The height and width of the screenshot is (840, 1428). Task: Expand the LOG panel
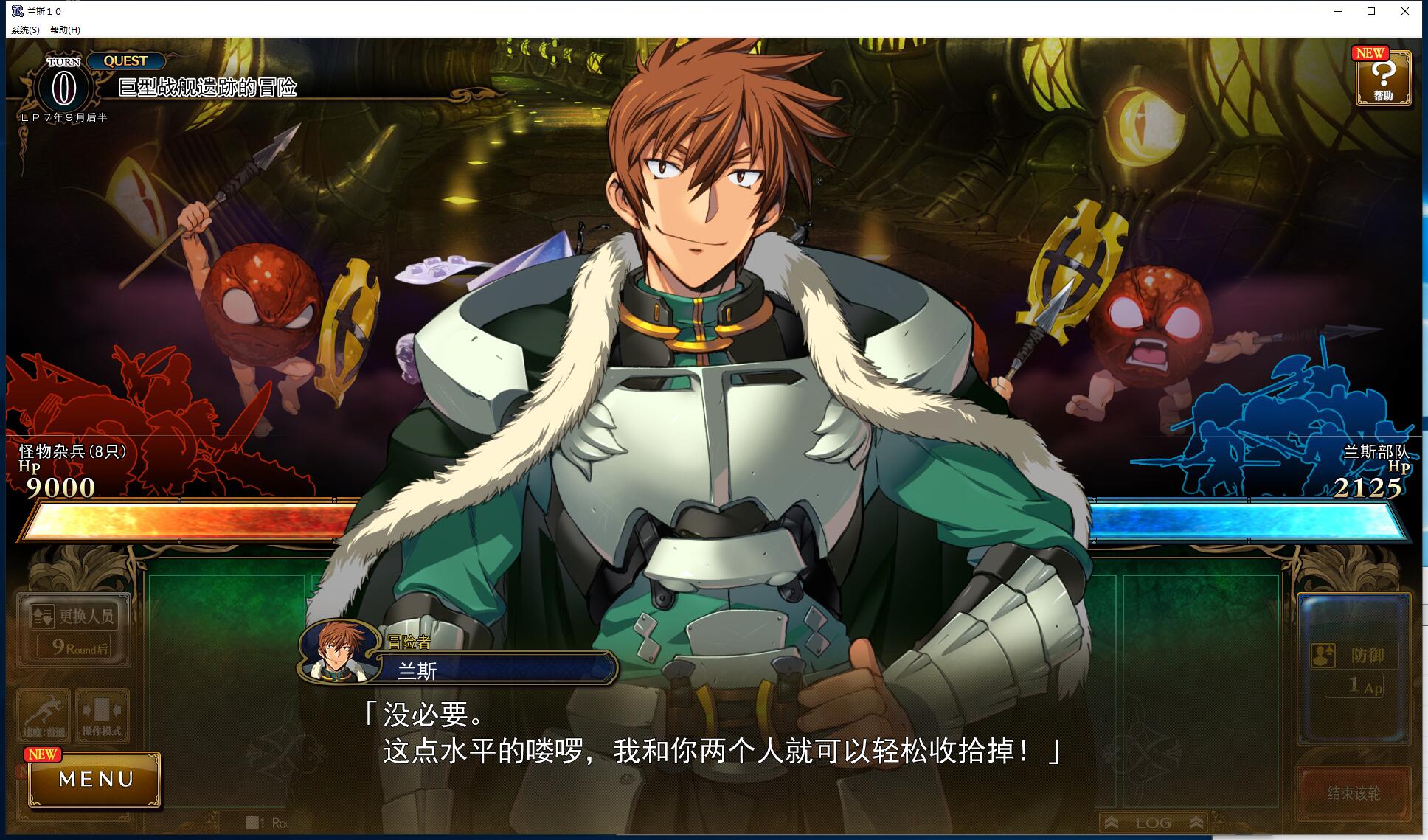pyautogui.click(x=1153, y=822)
